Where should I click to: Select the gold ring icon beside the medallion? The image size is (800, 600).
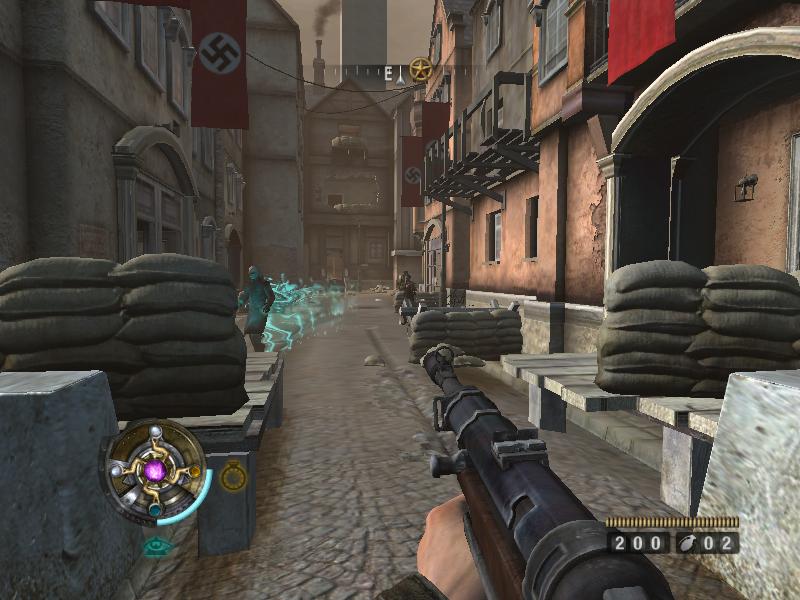233,477
